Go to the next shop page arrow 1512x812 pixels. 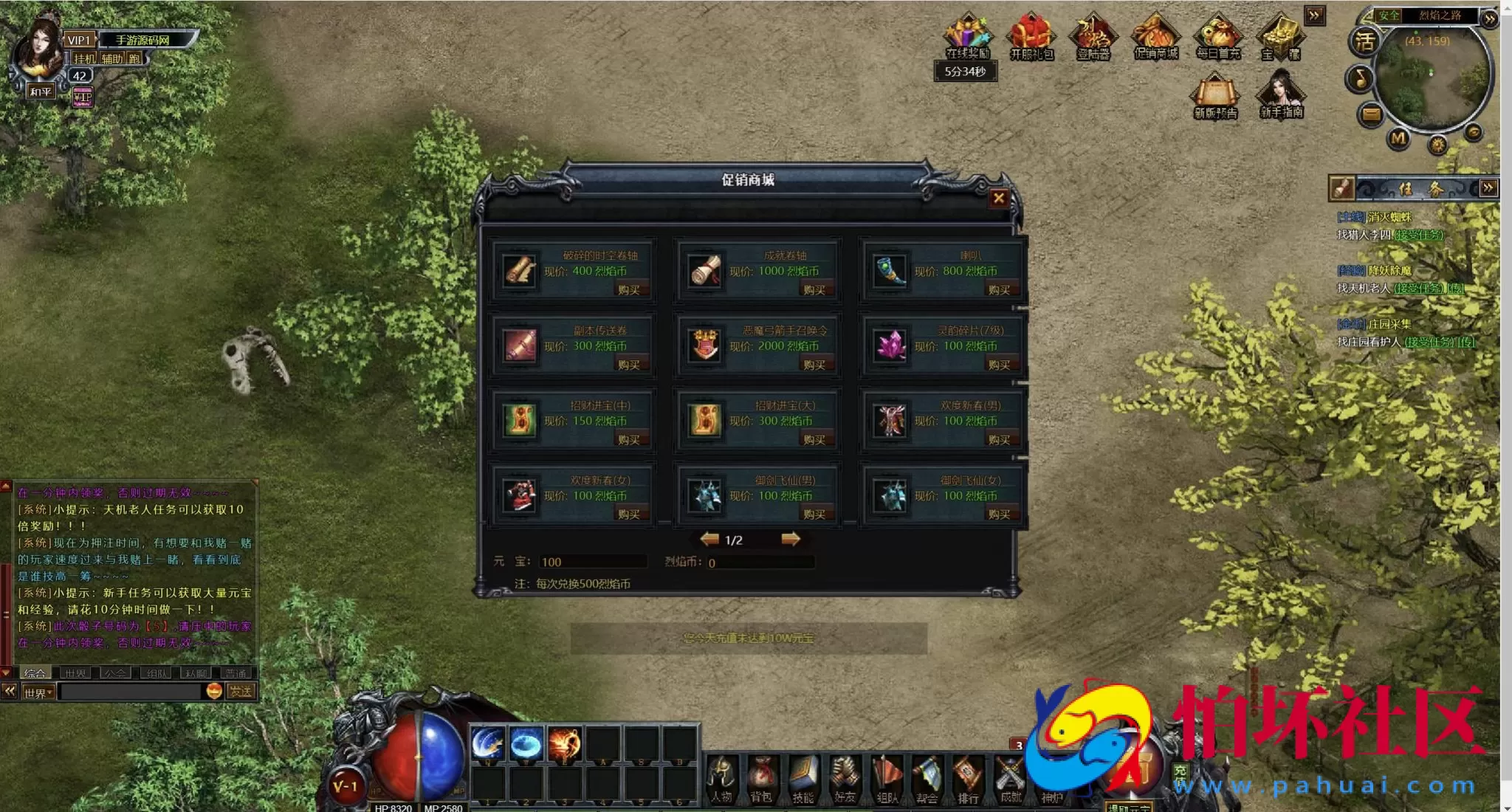click(x=790, y=539)
